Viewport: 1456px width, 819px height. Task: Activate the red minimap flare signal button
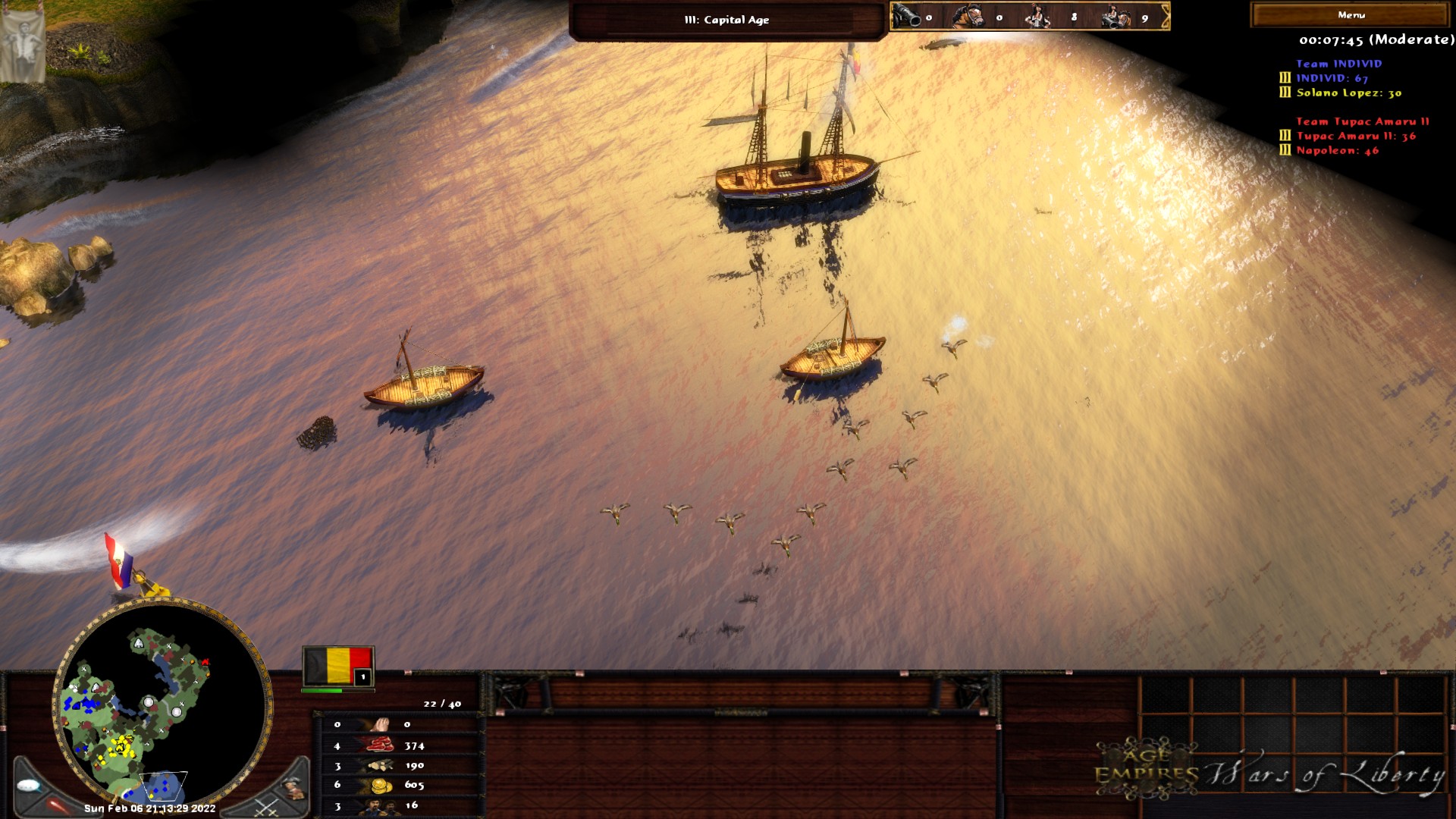(57, 805)
